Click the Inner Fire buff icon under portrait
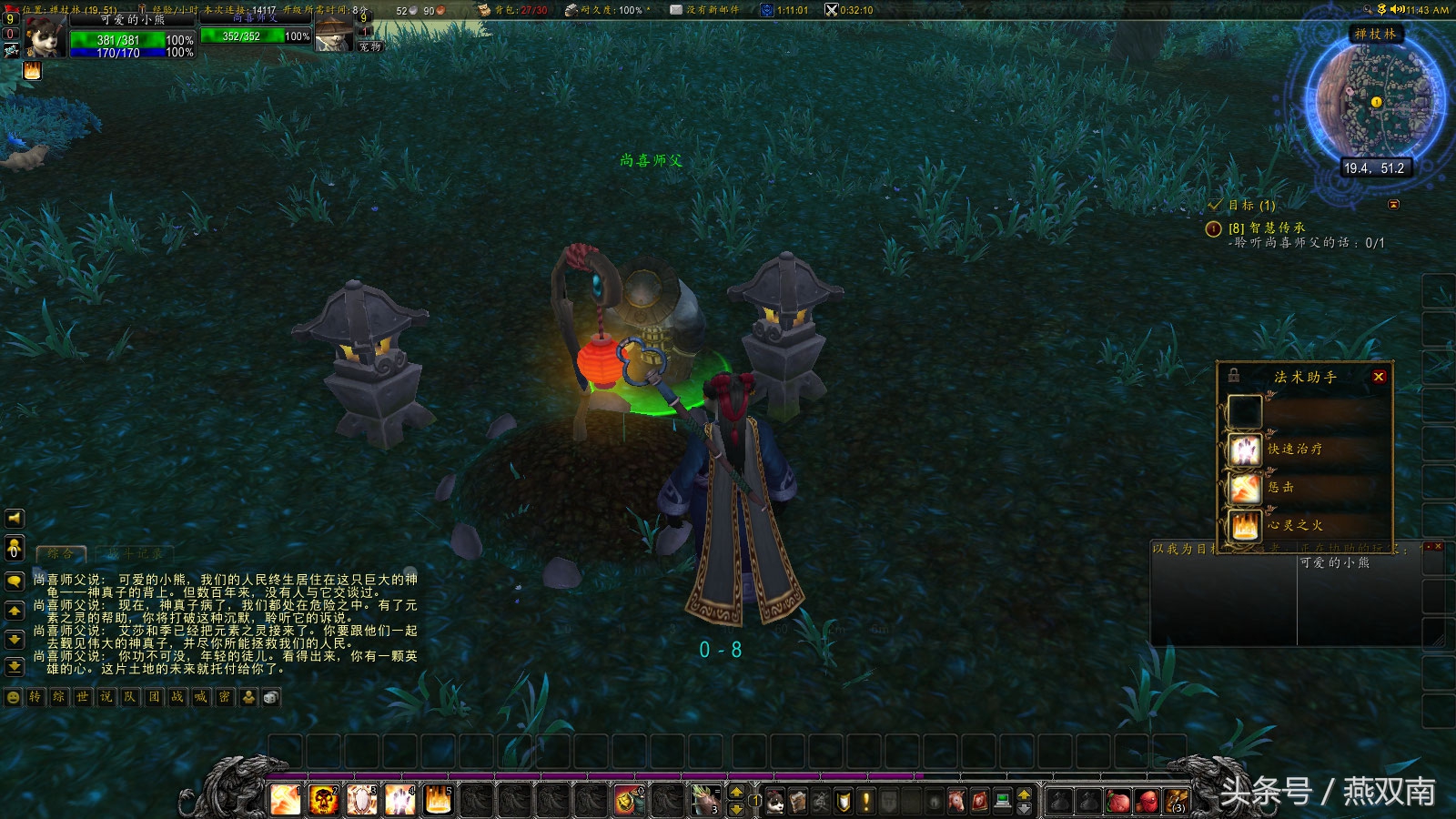The image size is (1456, 819). point(32,71)
